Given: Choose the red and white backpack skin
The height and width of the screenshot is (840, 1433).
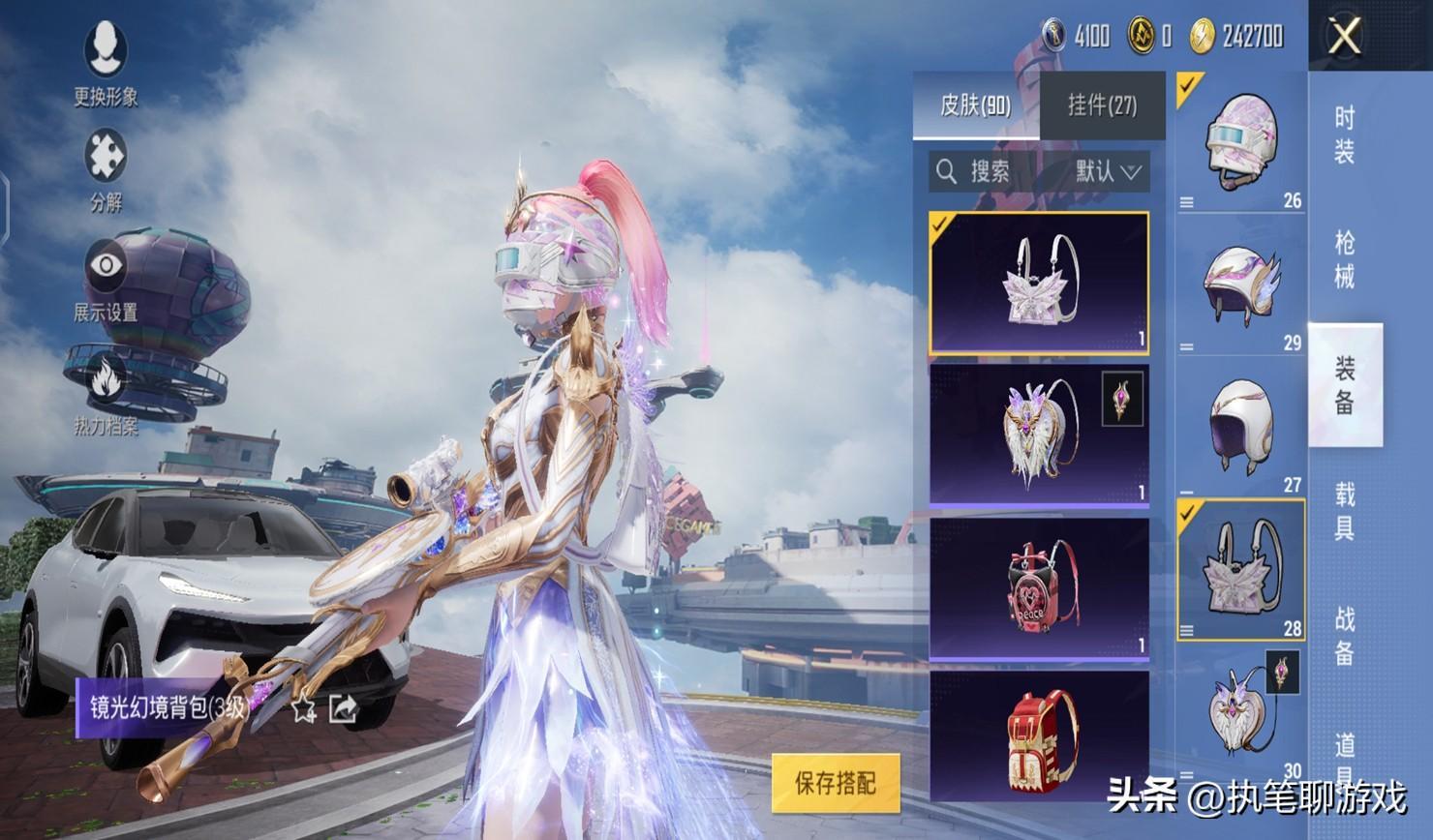Looking at the screenshot, I should [x=1039, y=735].
